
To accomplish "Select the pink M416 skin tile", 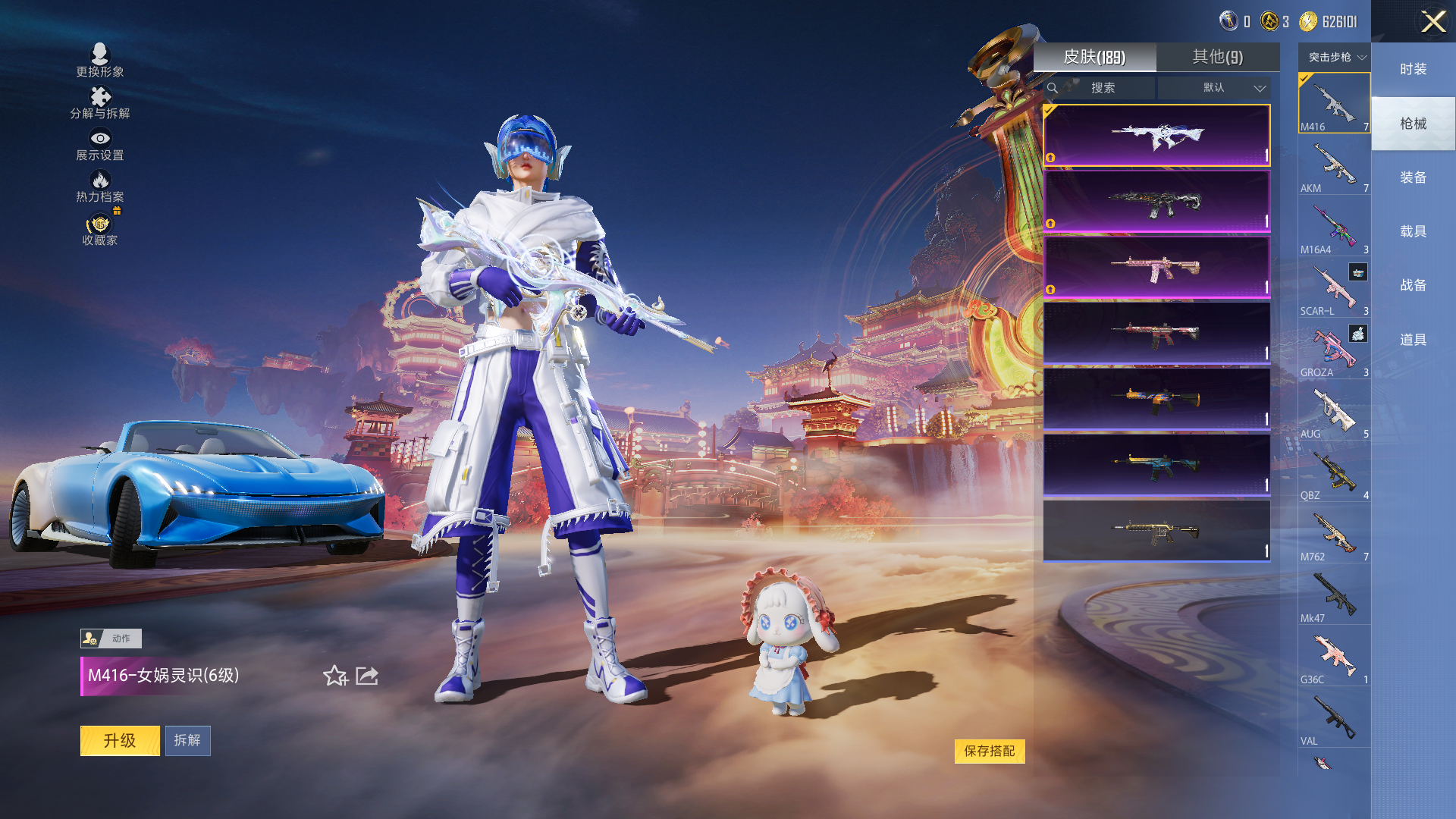I will (x=1156, y=267).
